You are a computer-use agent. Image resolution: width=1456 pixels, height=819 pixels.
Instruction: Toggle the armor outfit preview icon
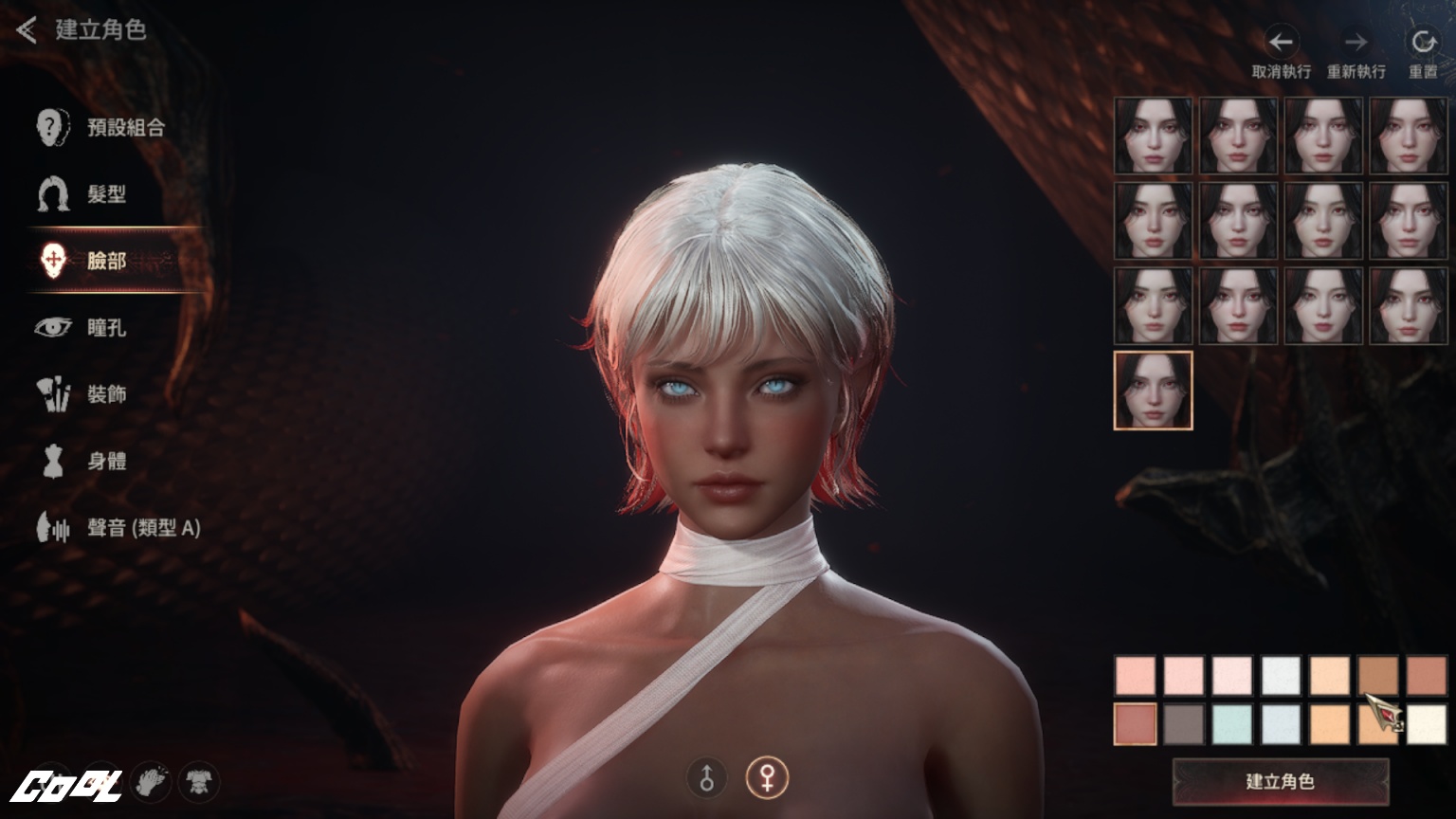pyautogui.click(x=199, y=782)
